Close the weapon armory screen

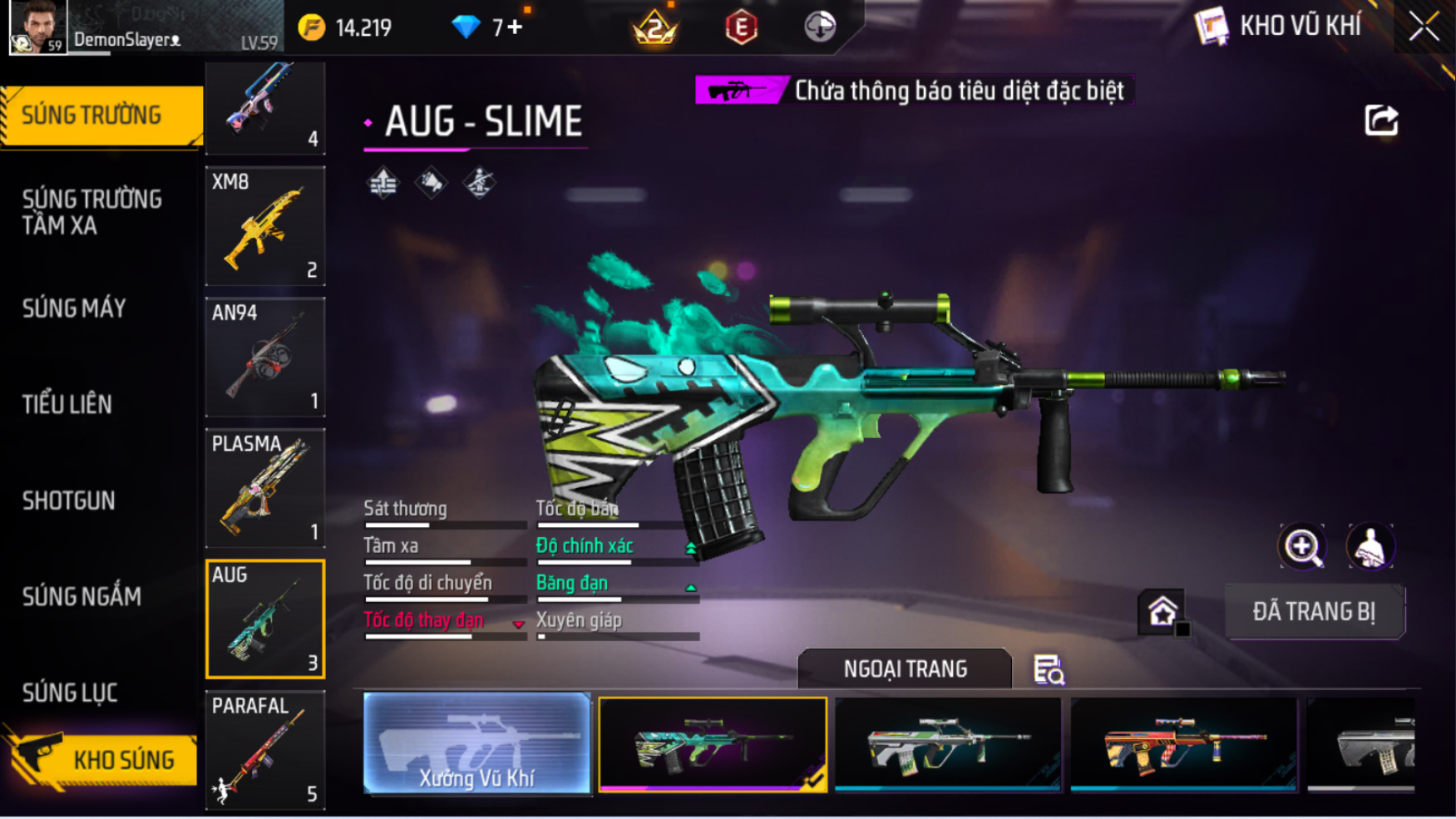1424,27
